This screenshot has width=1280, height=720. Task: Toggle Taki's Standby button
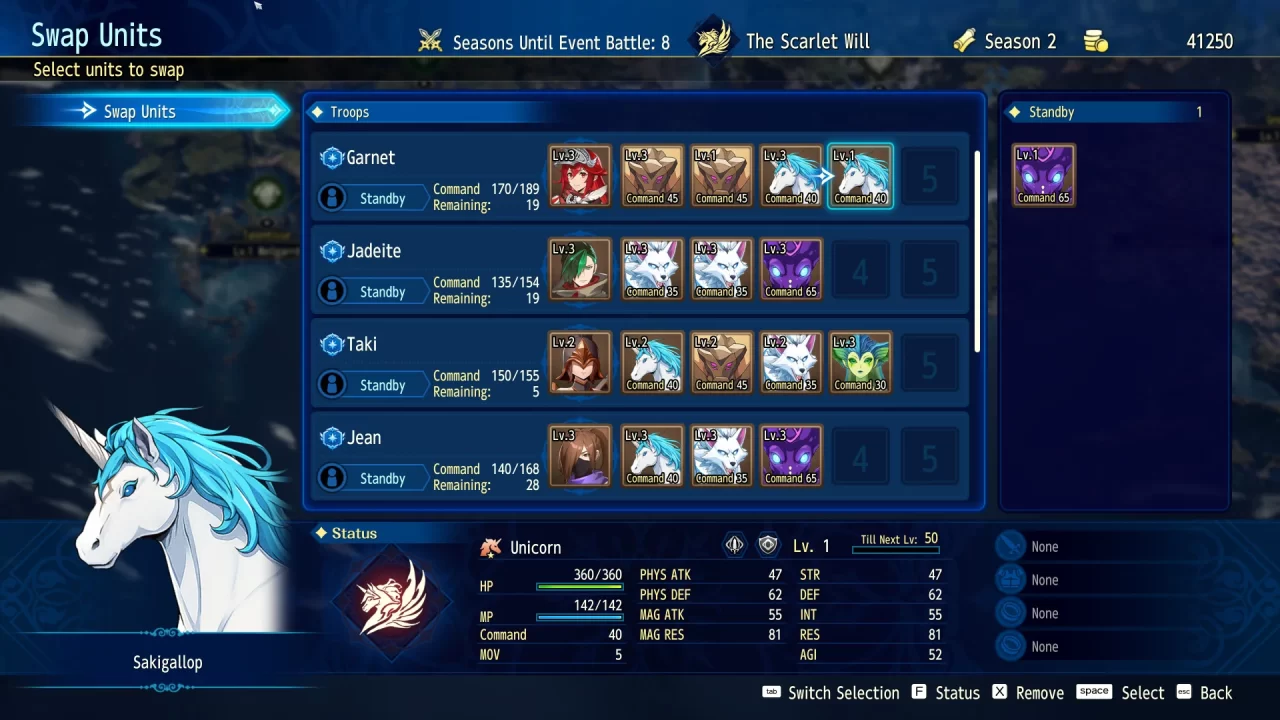point(382,384)
